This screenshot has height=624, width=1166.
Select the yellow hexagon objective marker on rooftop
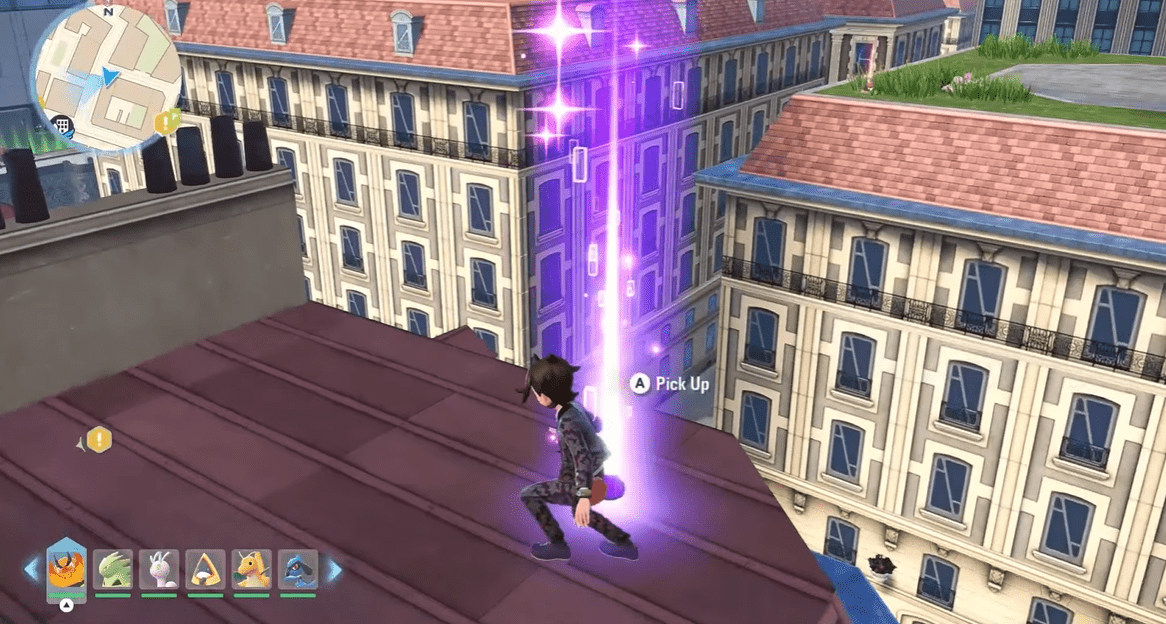(x=99, y=439)
